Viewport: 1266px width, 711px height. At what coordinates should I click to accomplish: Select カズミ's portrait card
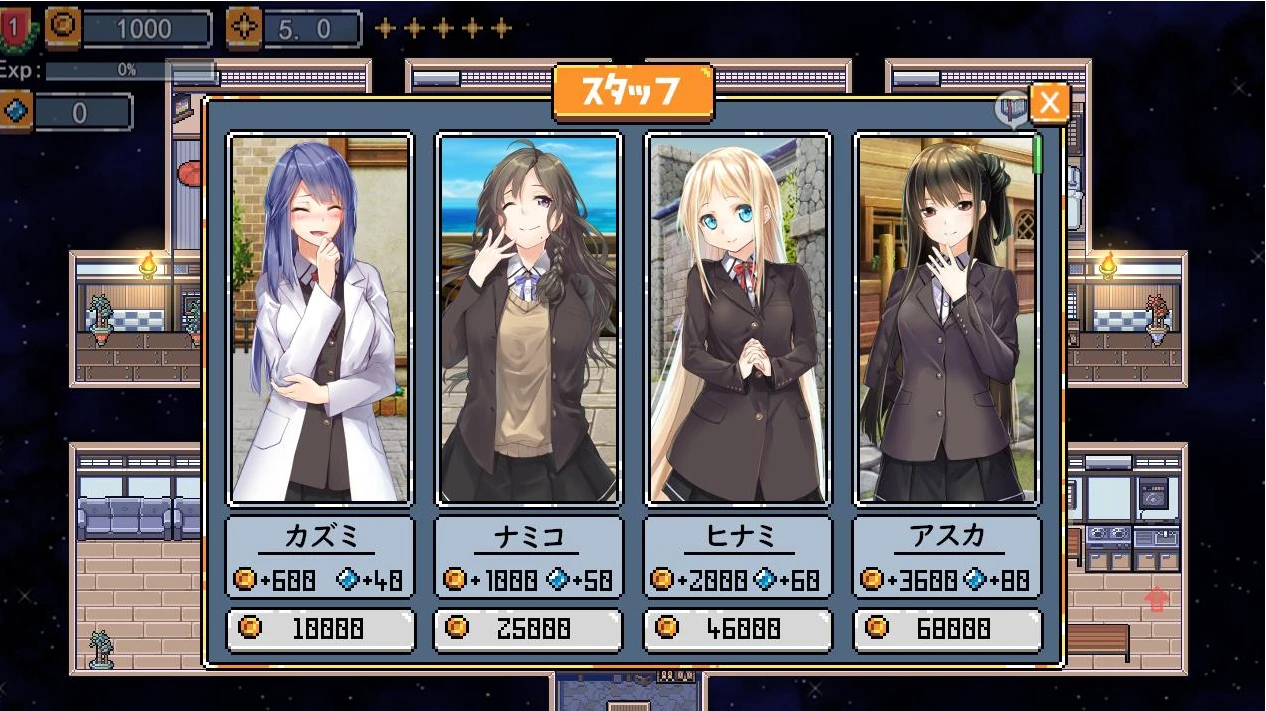coord(320,319)
